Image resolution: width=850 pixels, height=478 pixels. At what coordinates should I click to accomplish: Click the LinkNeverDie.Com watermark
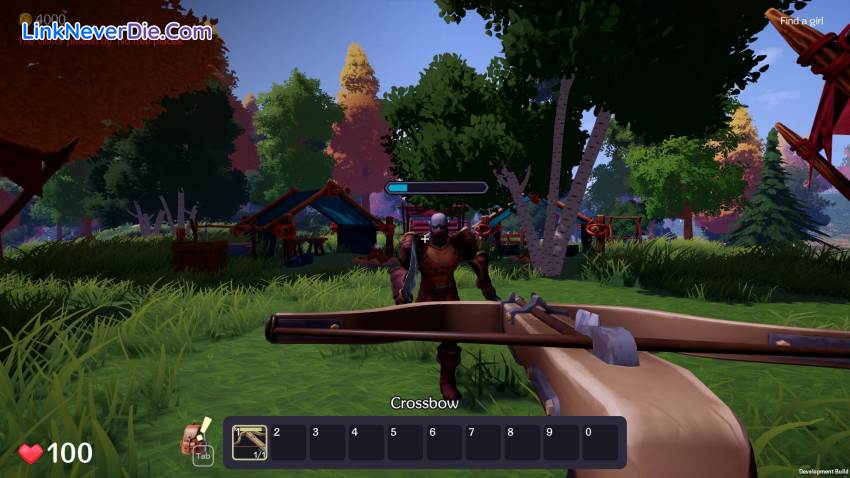(x=117, y=31)
